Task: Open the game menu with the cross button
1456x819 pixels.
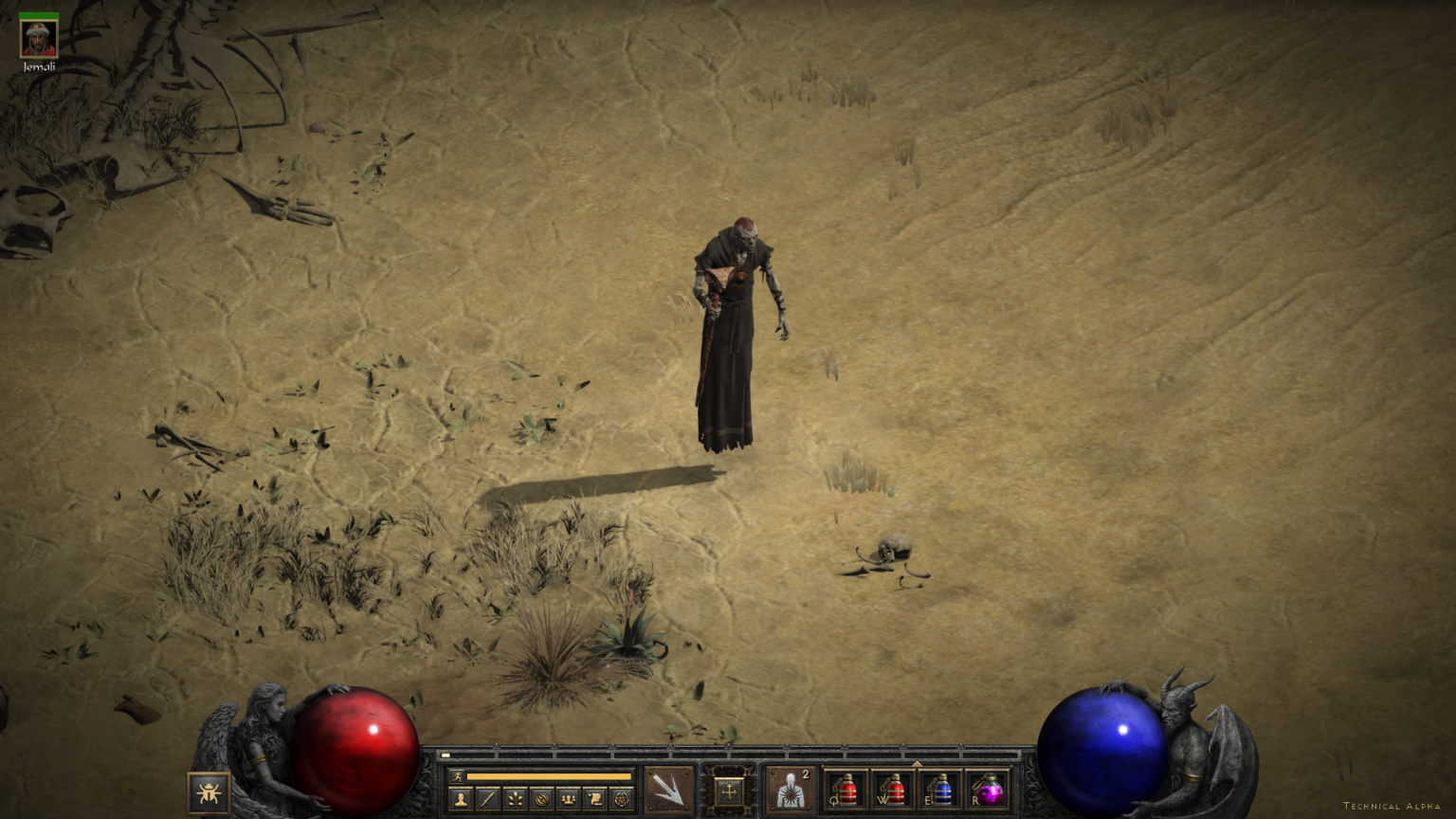Action: coord(730,791)
